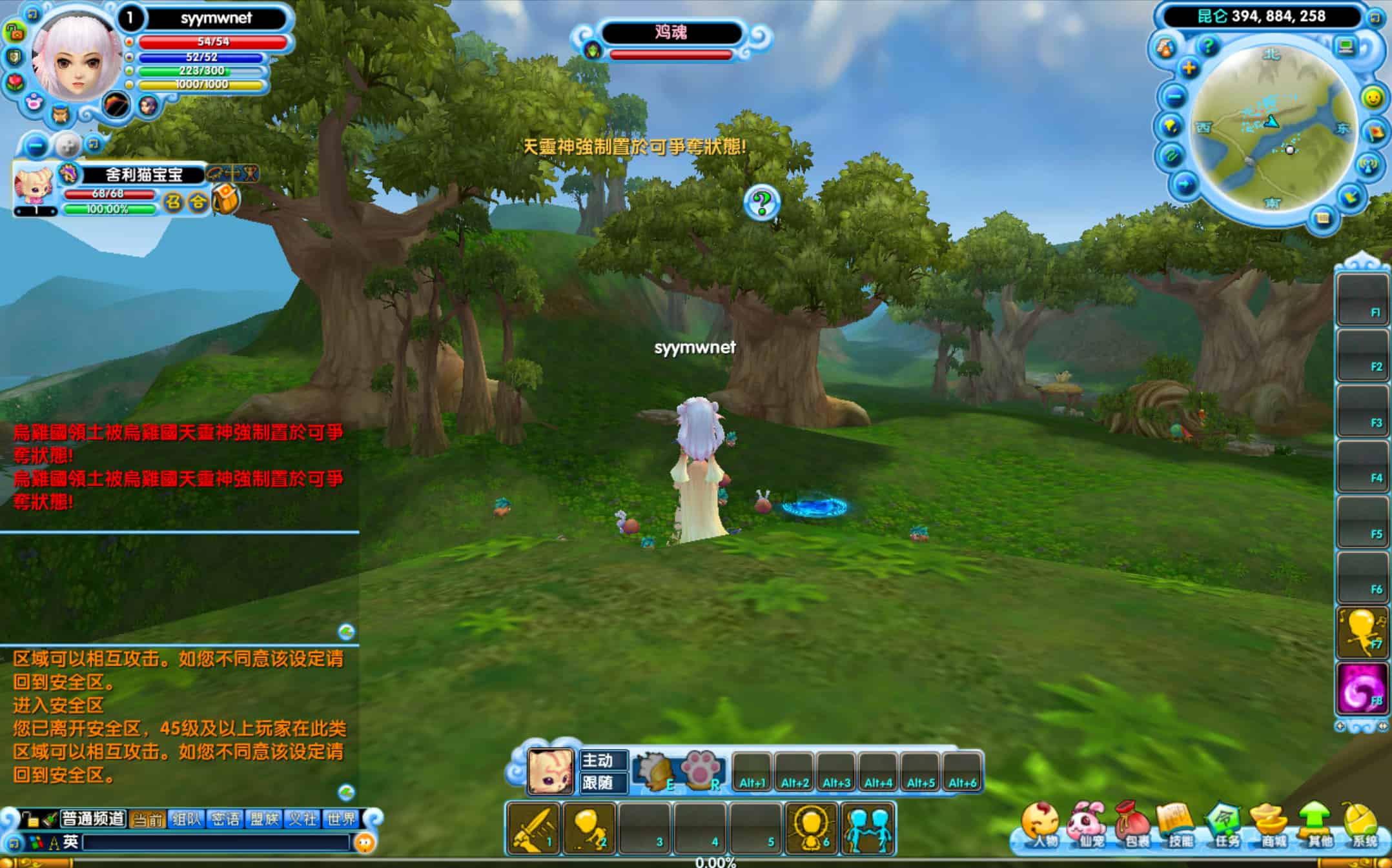Open the 系统 system menu
Viewport: 1392px width, 868px height.
(1363, 825)
